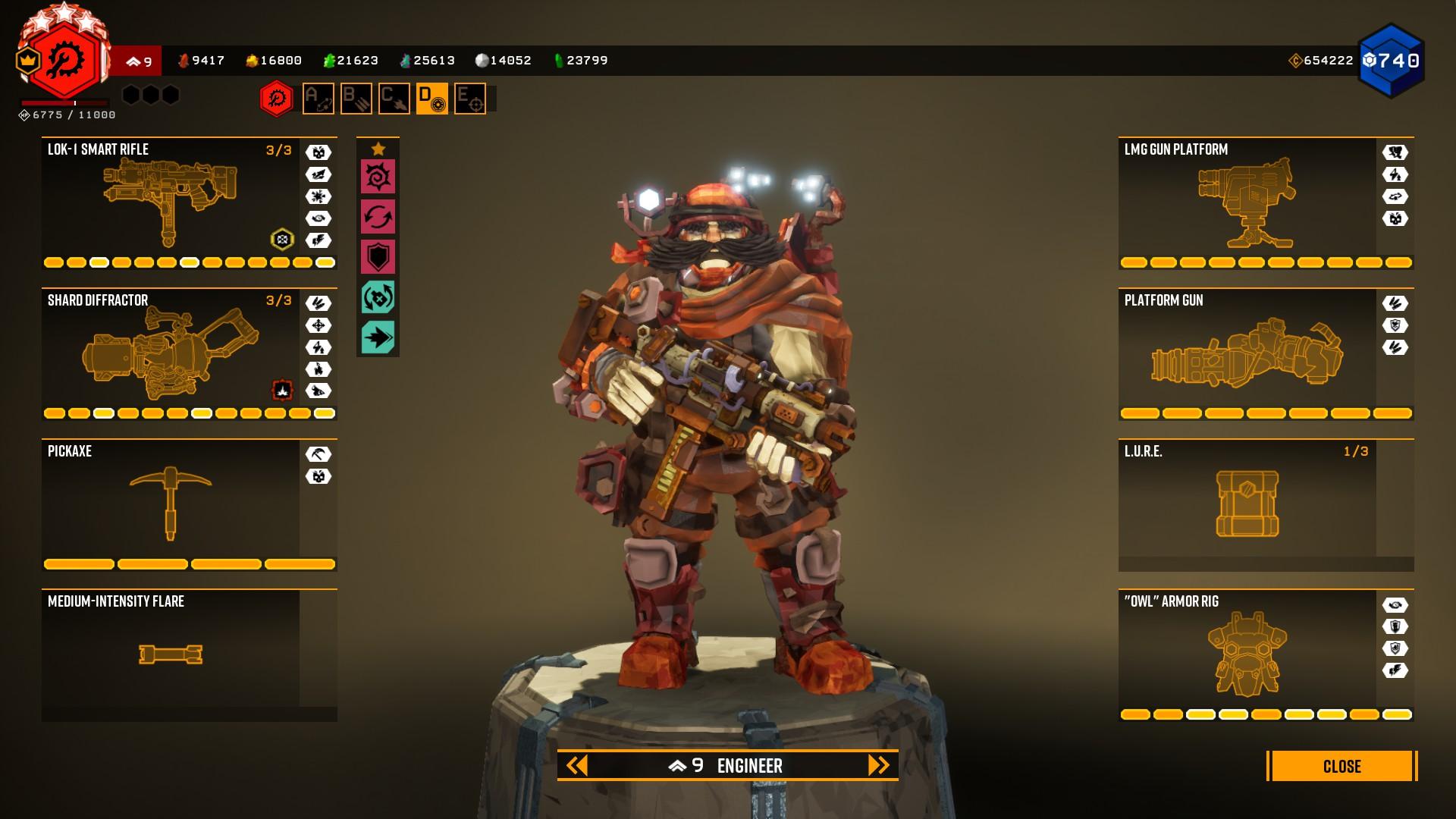
Task: Switch to the next dwarf class
Action: [878, 765]
